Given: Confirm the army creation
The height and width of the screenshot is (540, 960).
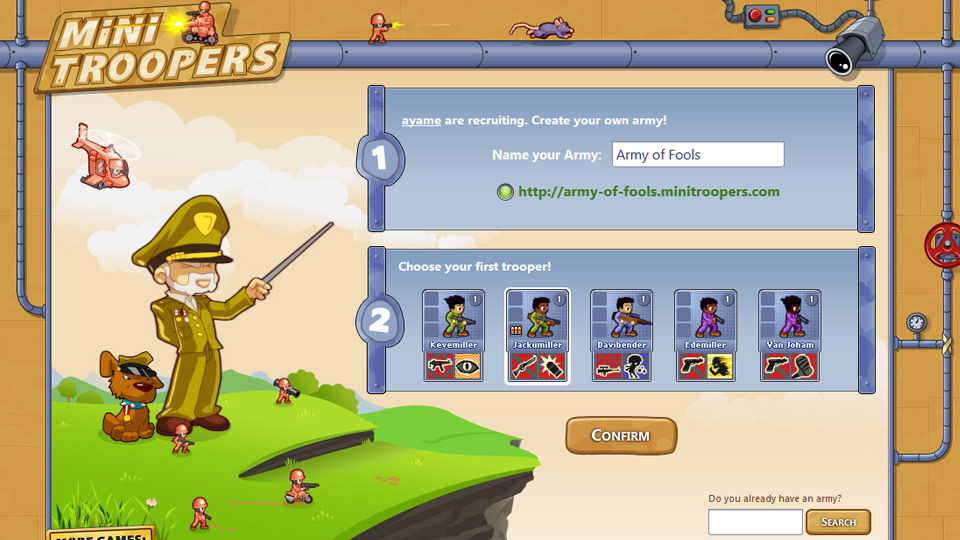Looking at the screenshot, I should pos(621,436).
